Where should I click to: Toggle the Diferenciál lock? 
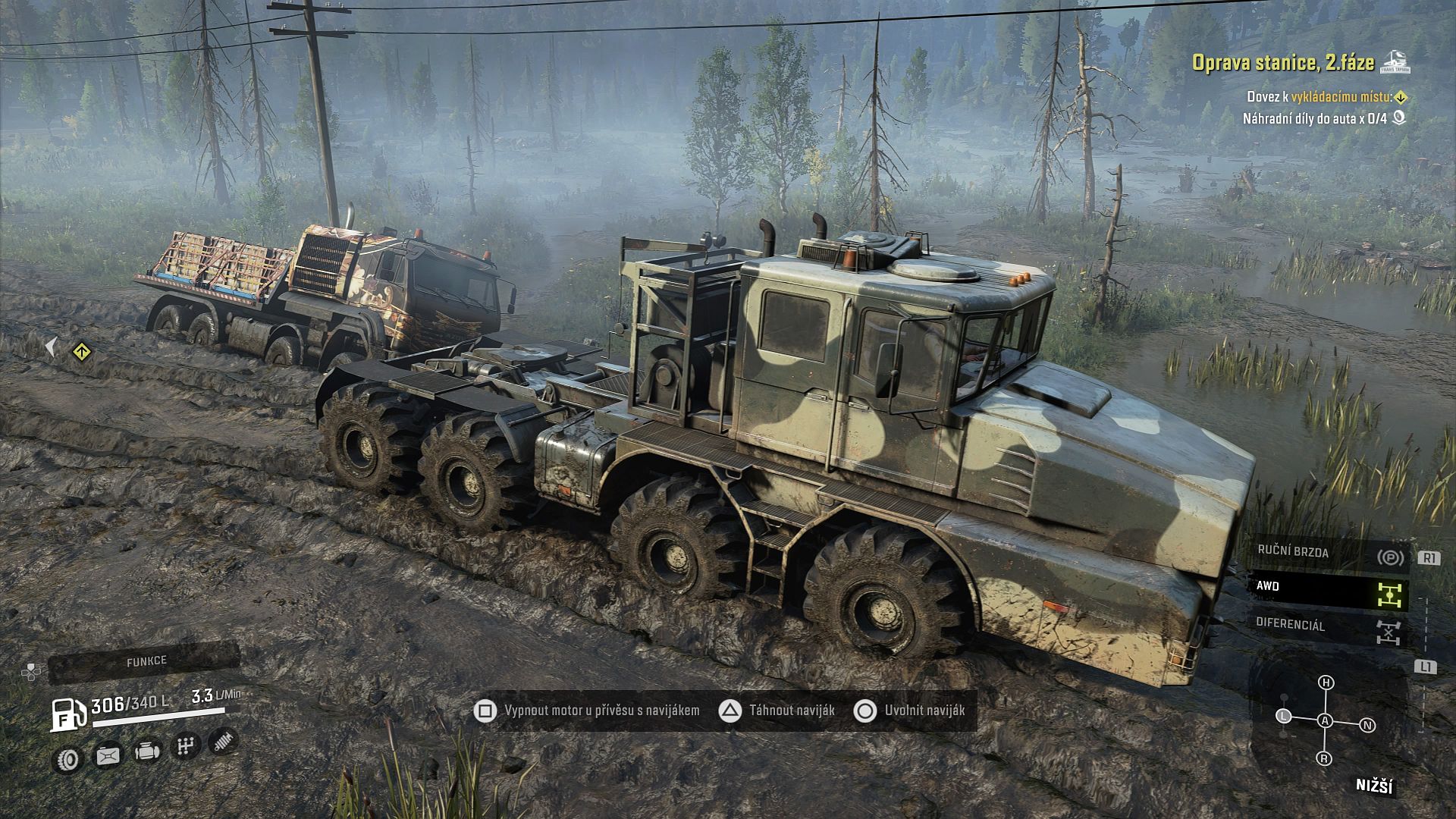[x=1329, y=629]
